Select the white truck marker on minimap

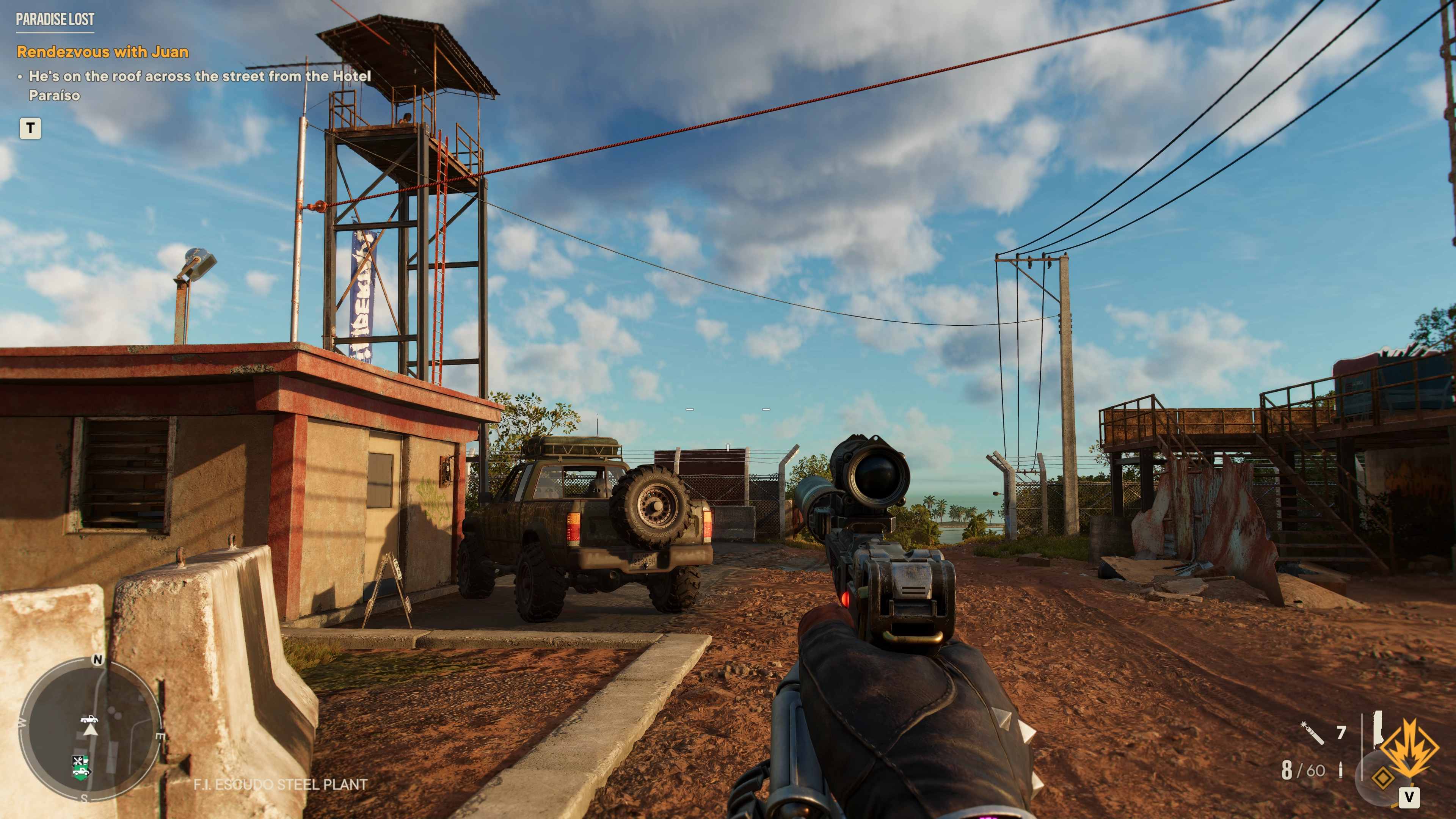point(89,719)
